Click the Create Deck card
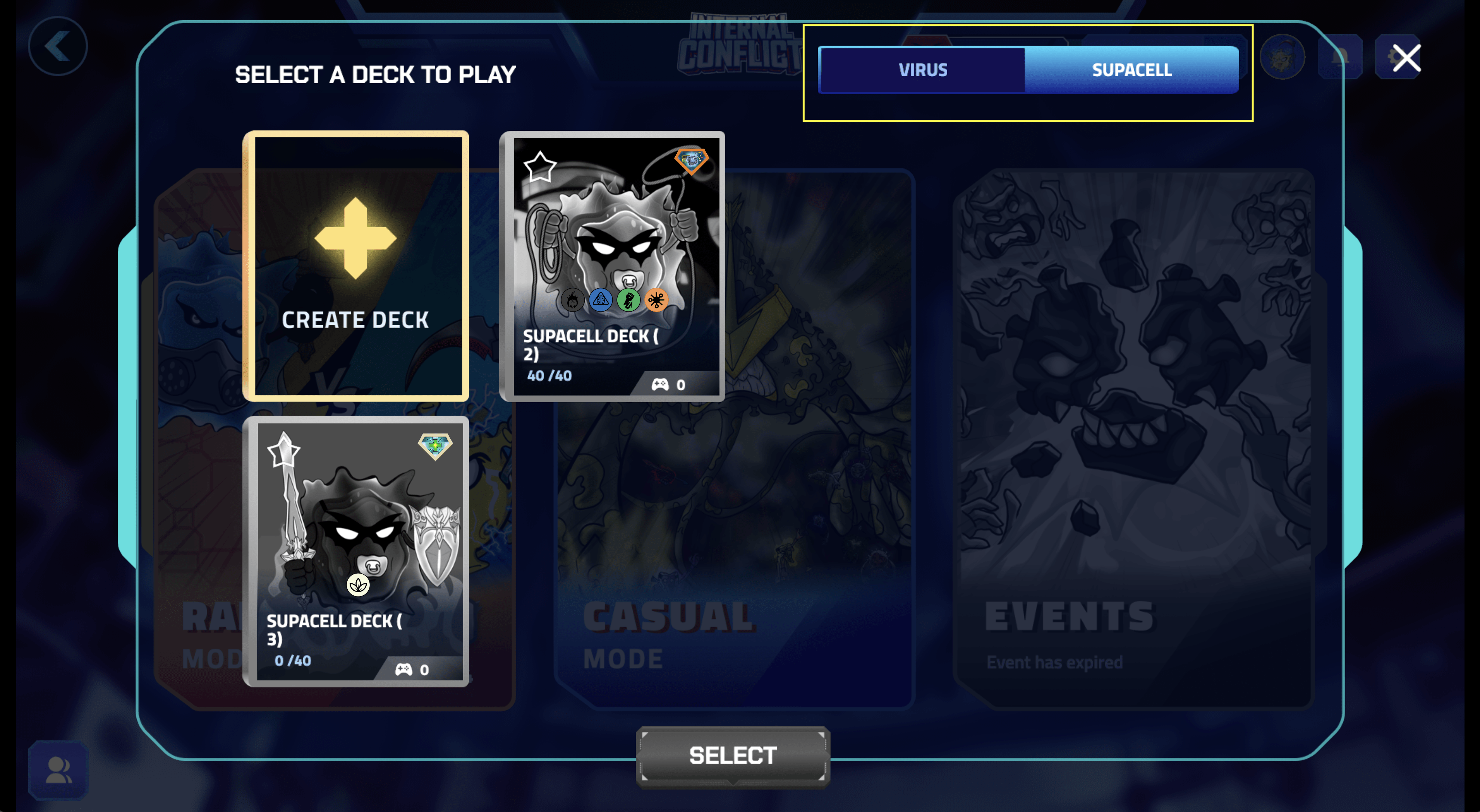Image resolution: width=1480 pixels, height=812 pixels. point(355,266)
